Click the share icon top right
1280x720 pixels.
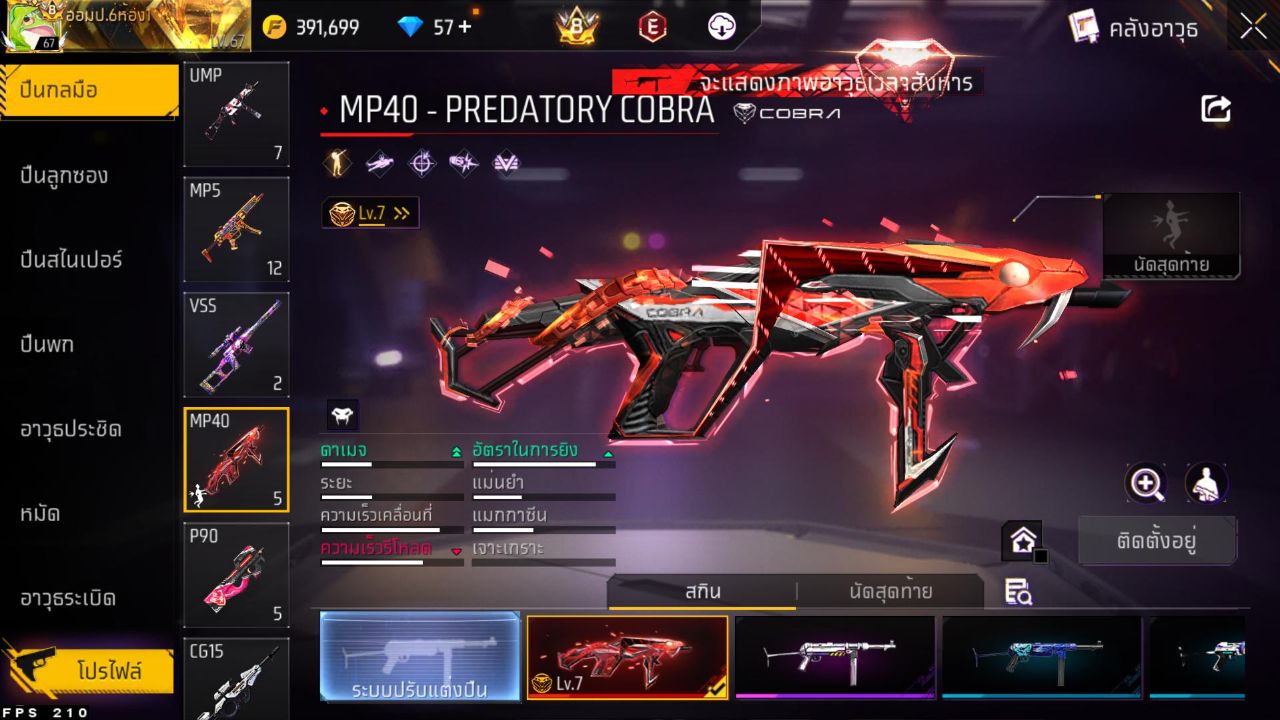[1216, 109]
